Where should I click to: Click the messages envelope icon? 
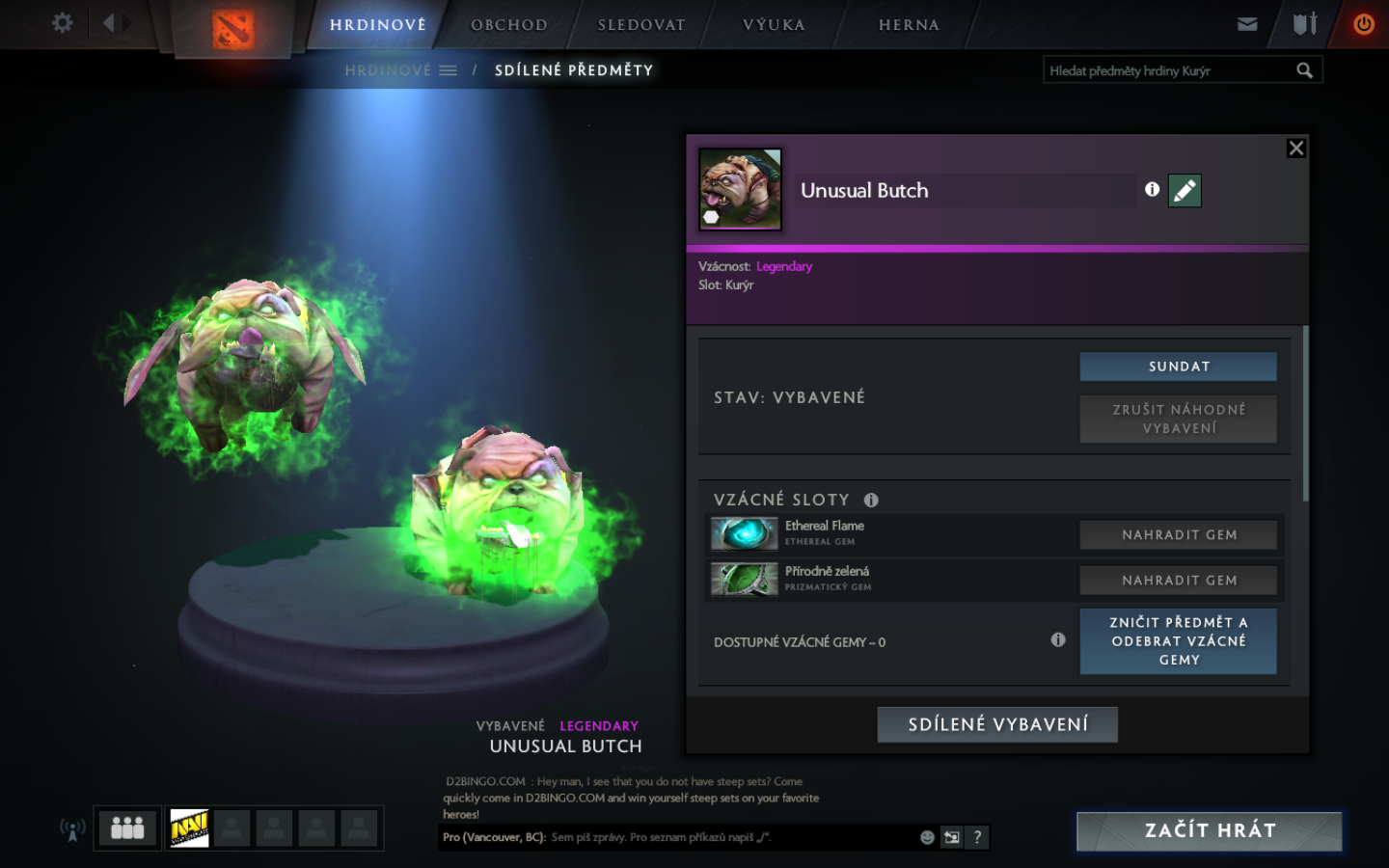[x=1247, y=24]
